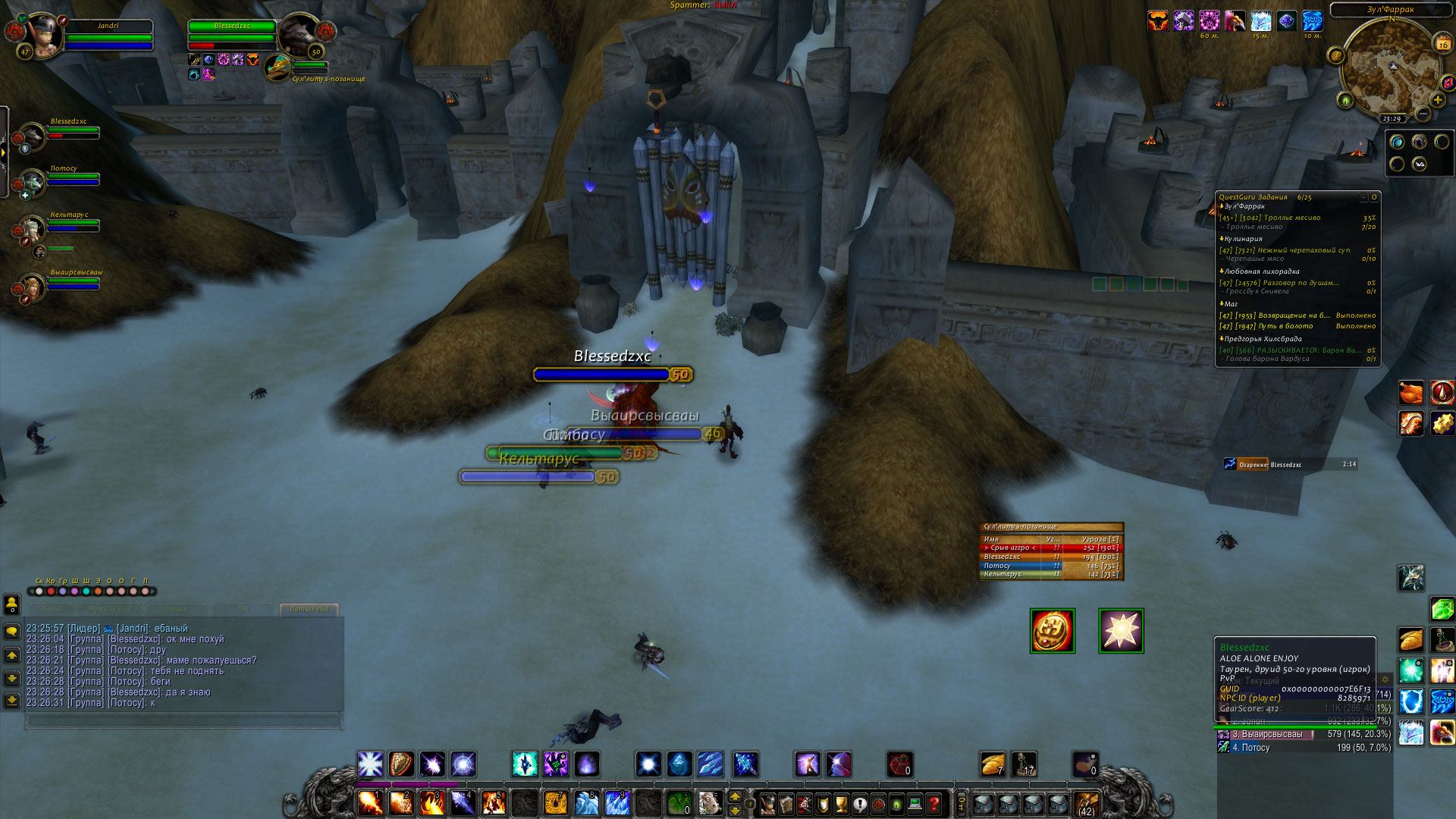Open the chat menu speech bubble button
Screen dimensions: 1456x819
(12, 631)
